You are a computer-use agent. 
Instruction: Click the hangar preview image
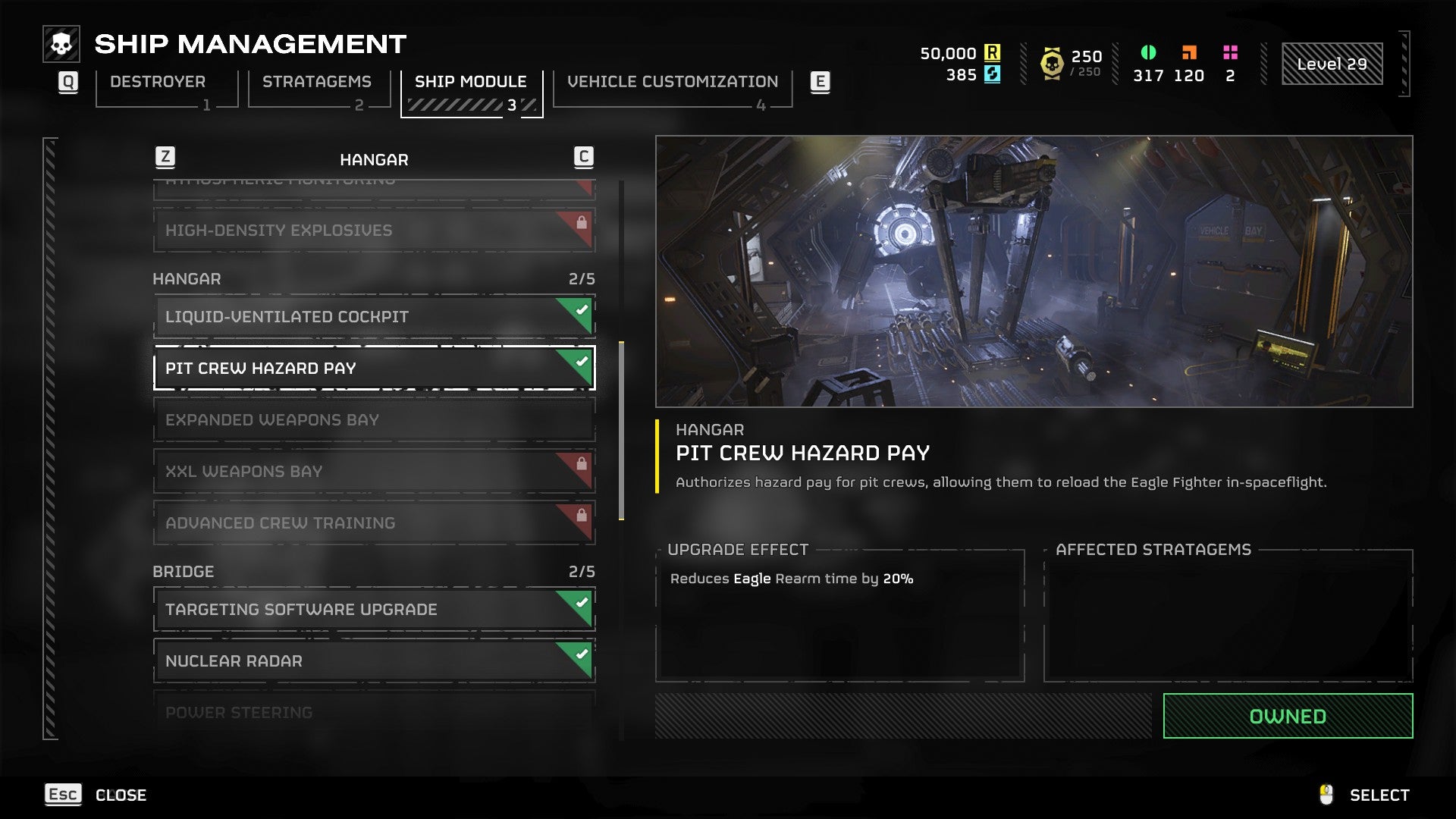pyautogui.click(x=1034, y=271)
